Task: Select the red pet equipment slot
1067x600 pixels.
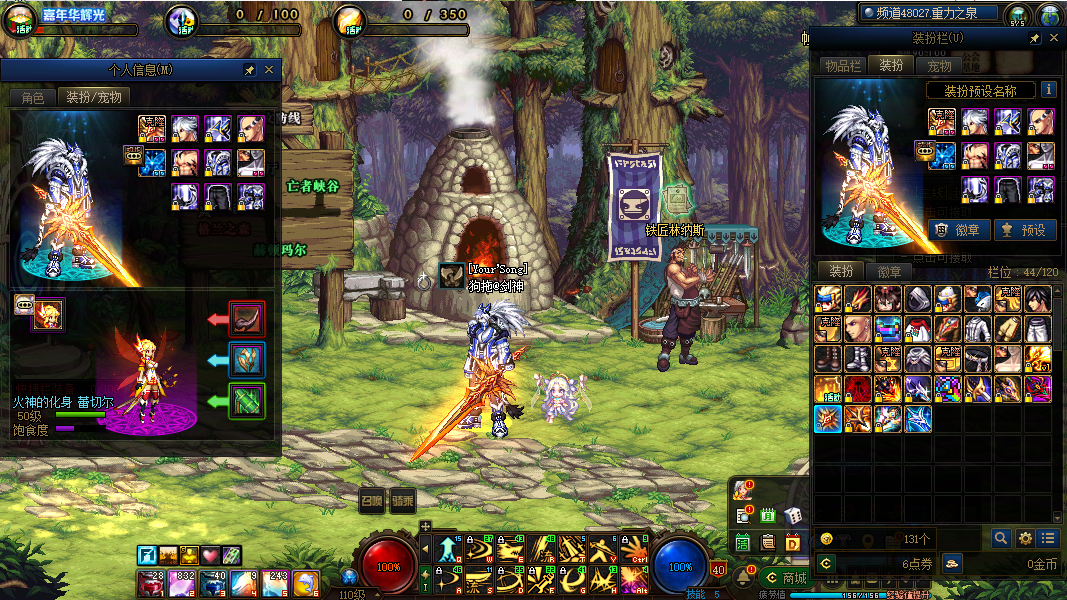Action: click(x=247, y=319)
